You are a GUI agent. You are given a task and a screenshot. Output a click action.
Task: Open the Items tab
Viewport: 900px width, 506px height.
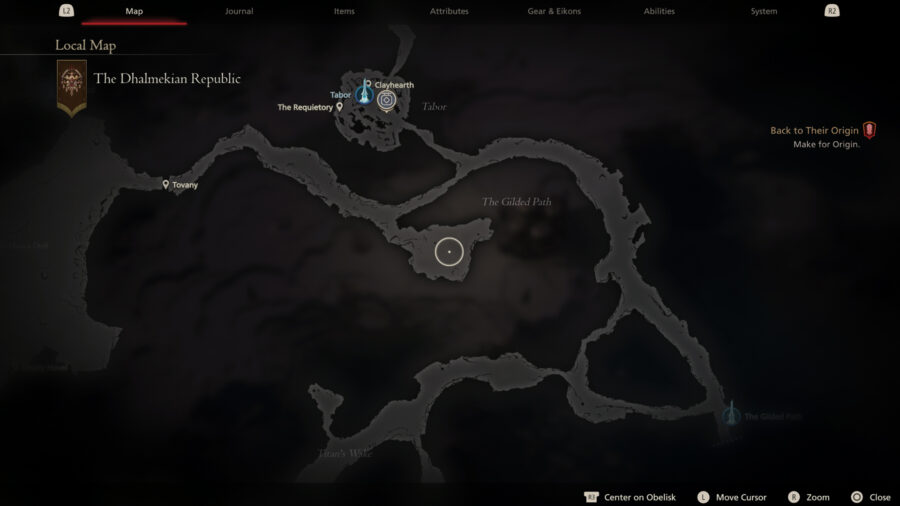[344, 11]
